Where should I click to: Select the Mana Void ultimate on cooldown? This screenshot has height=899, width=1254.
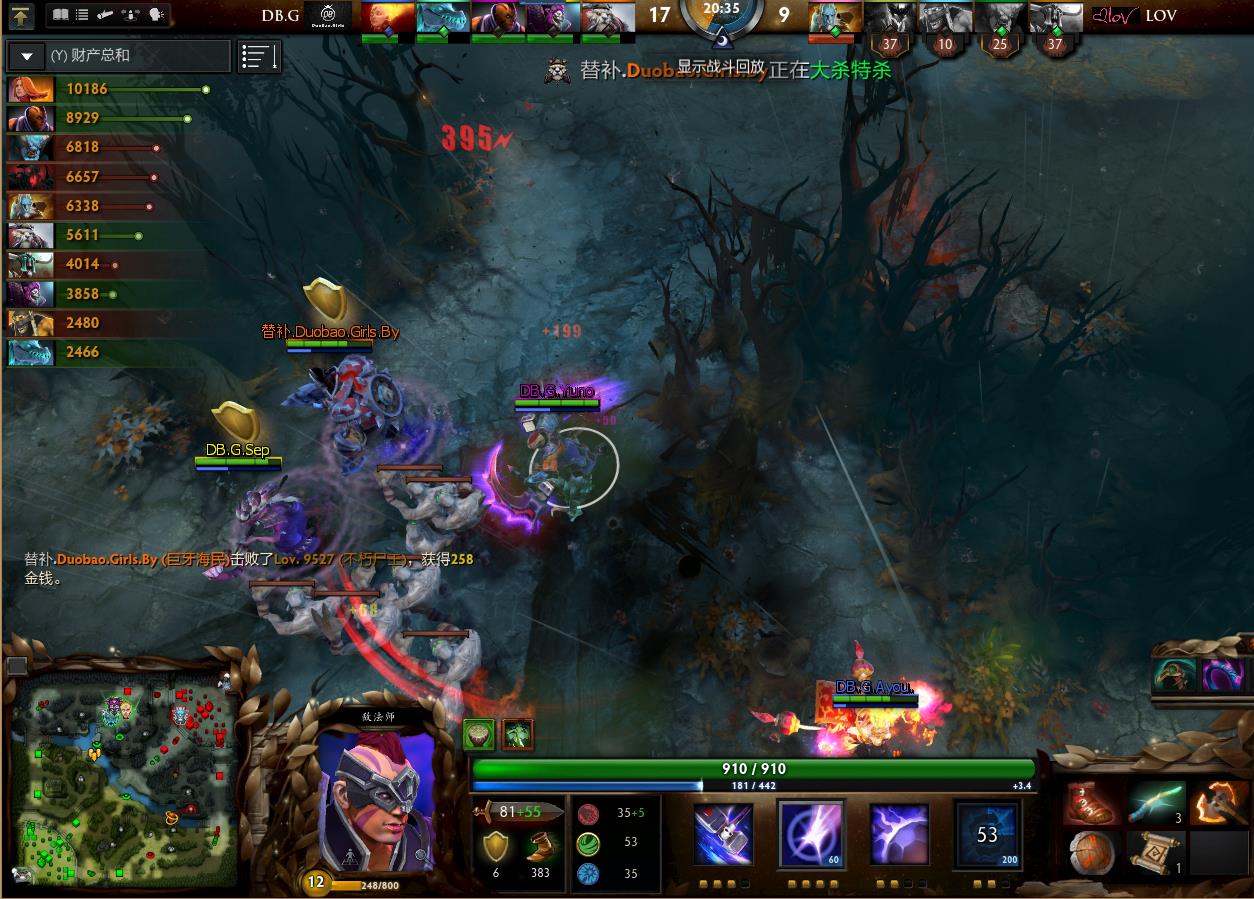click(987, 832)
